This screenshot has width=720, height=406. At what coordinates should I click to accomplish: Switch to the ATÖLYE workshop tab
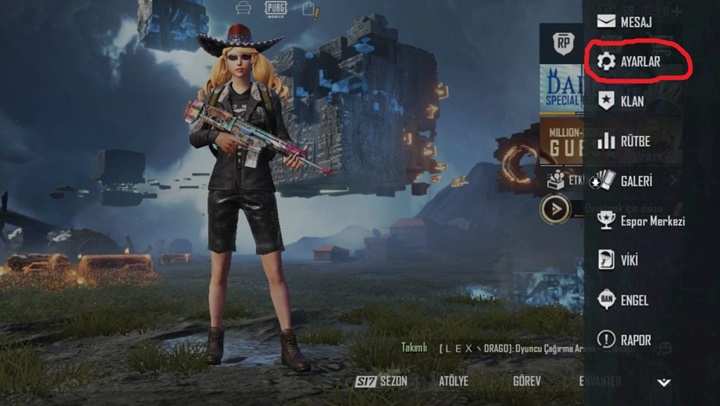pyautogui.click(x=454, y=382)
